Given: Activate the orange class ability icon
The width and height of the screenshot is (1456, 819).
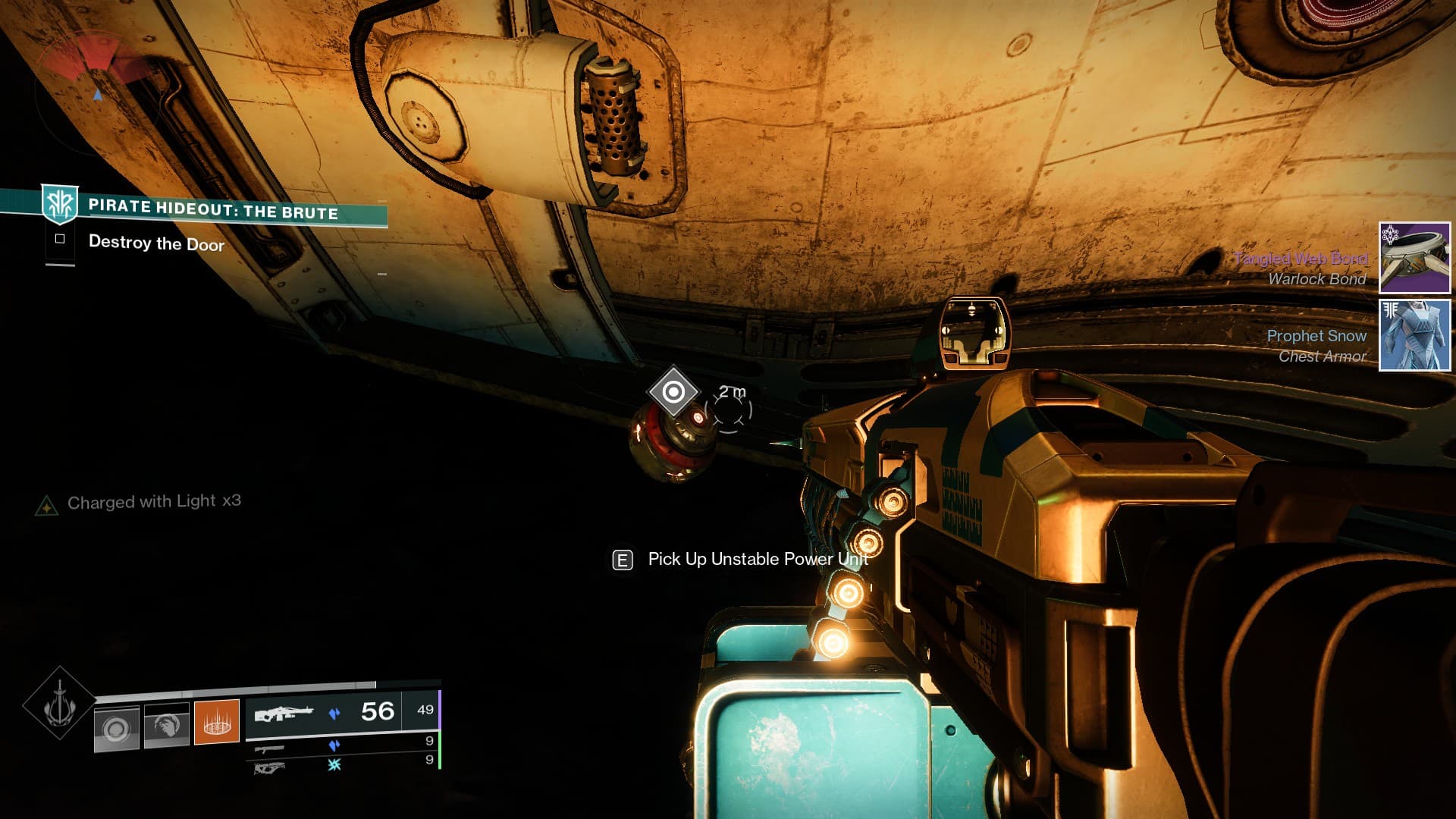Looking at the screenshot, I should pos(217,722).
